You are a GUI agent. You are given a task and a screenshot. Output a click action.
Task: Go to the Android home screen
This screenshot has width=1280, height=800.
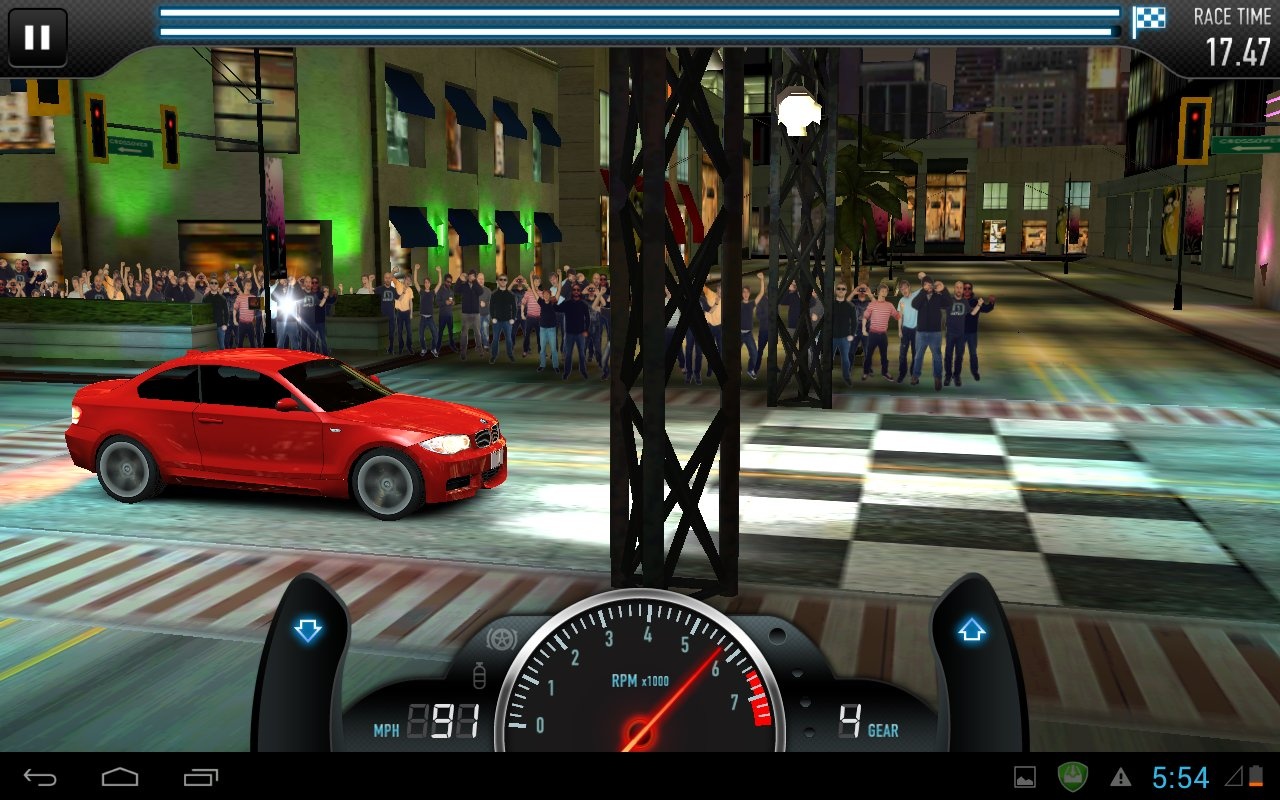click(120, 777)
